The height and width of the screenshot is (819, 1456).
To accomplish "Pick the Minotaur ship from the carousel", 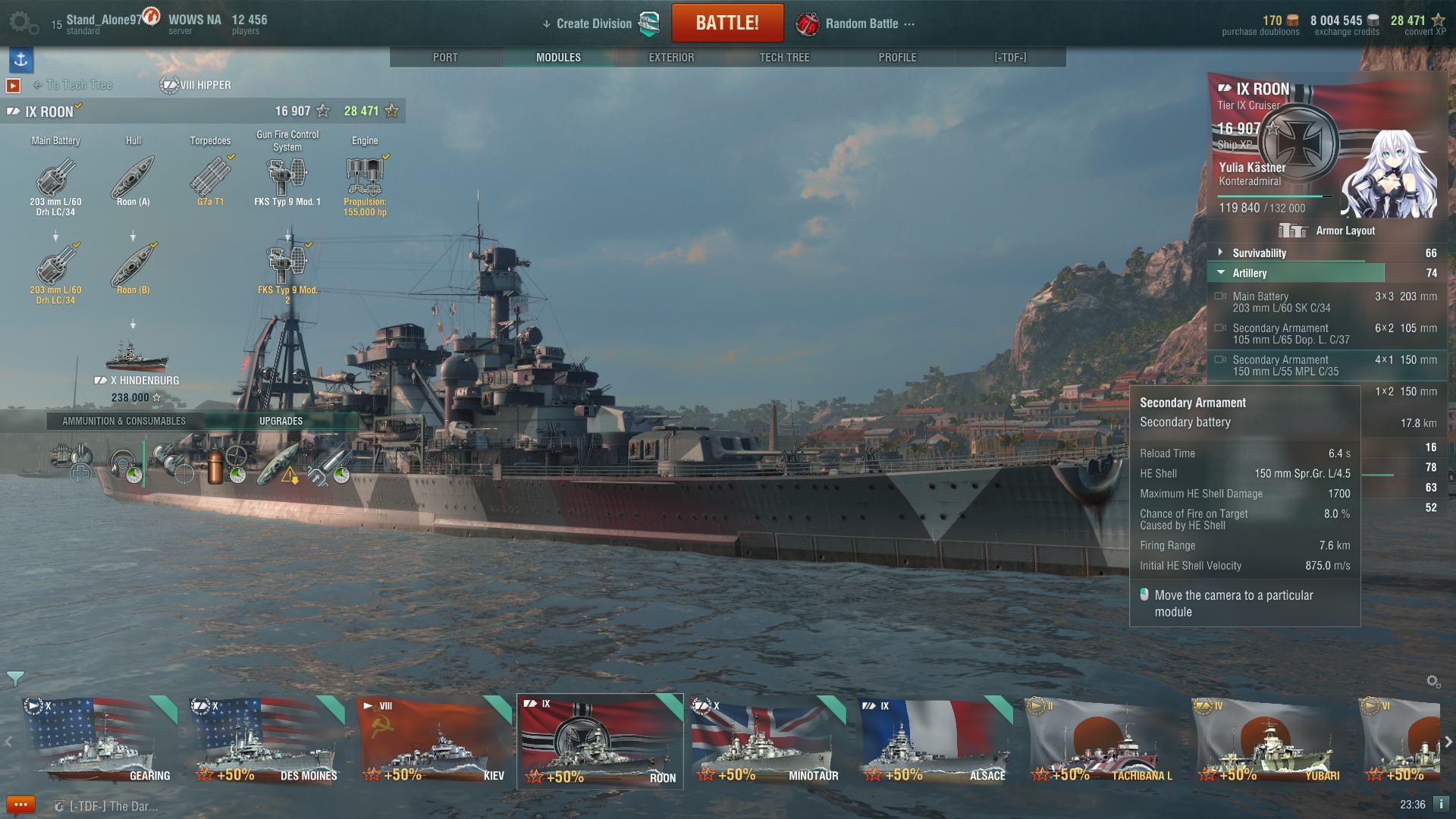I will tap(767, 741).
